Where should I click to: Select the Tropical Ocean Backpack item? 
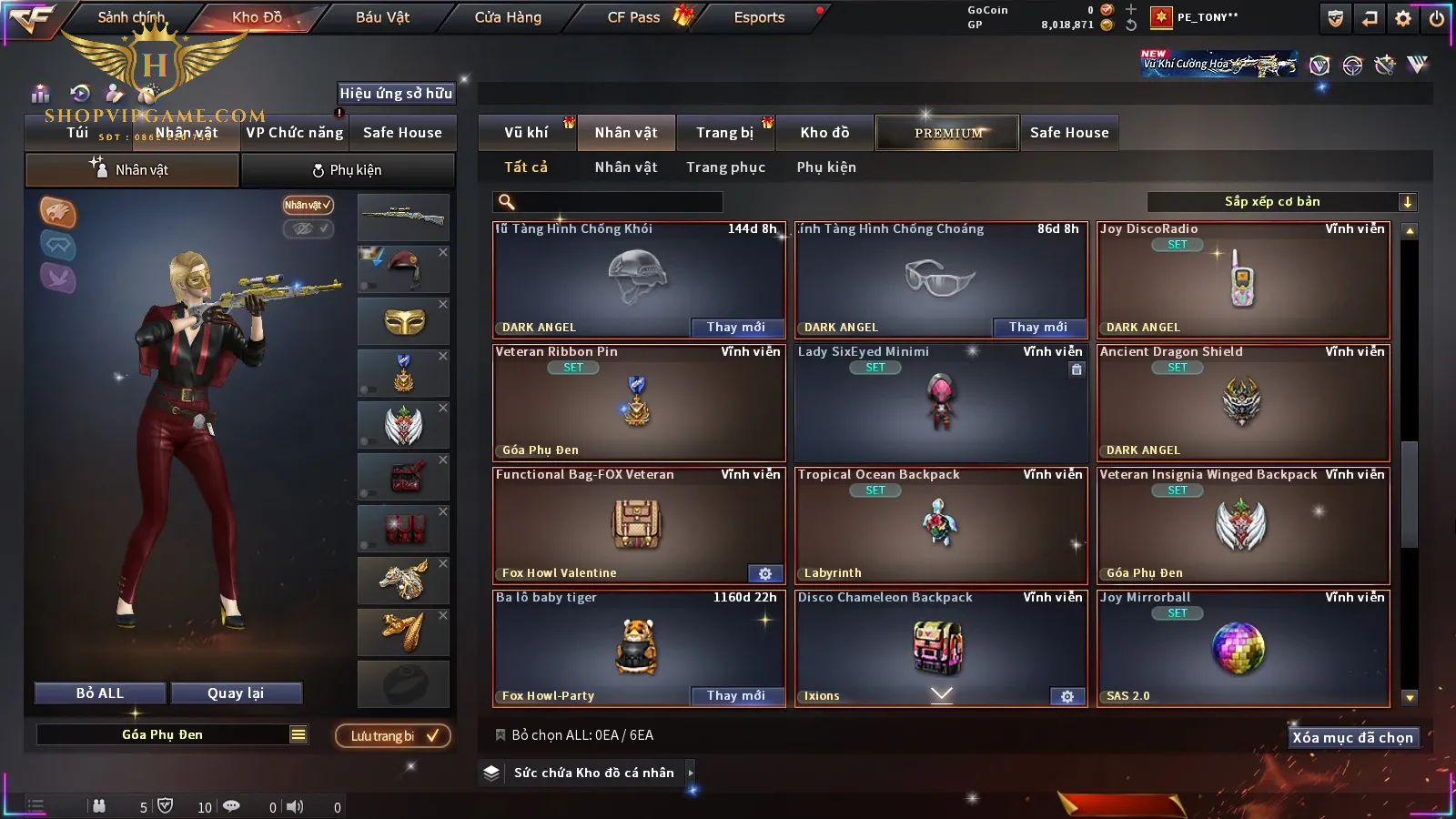pyautogui.click(x=941, y=526)
